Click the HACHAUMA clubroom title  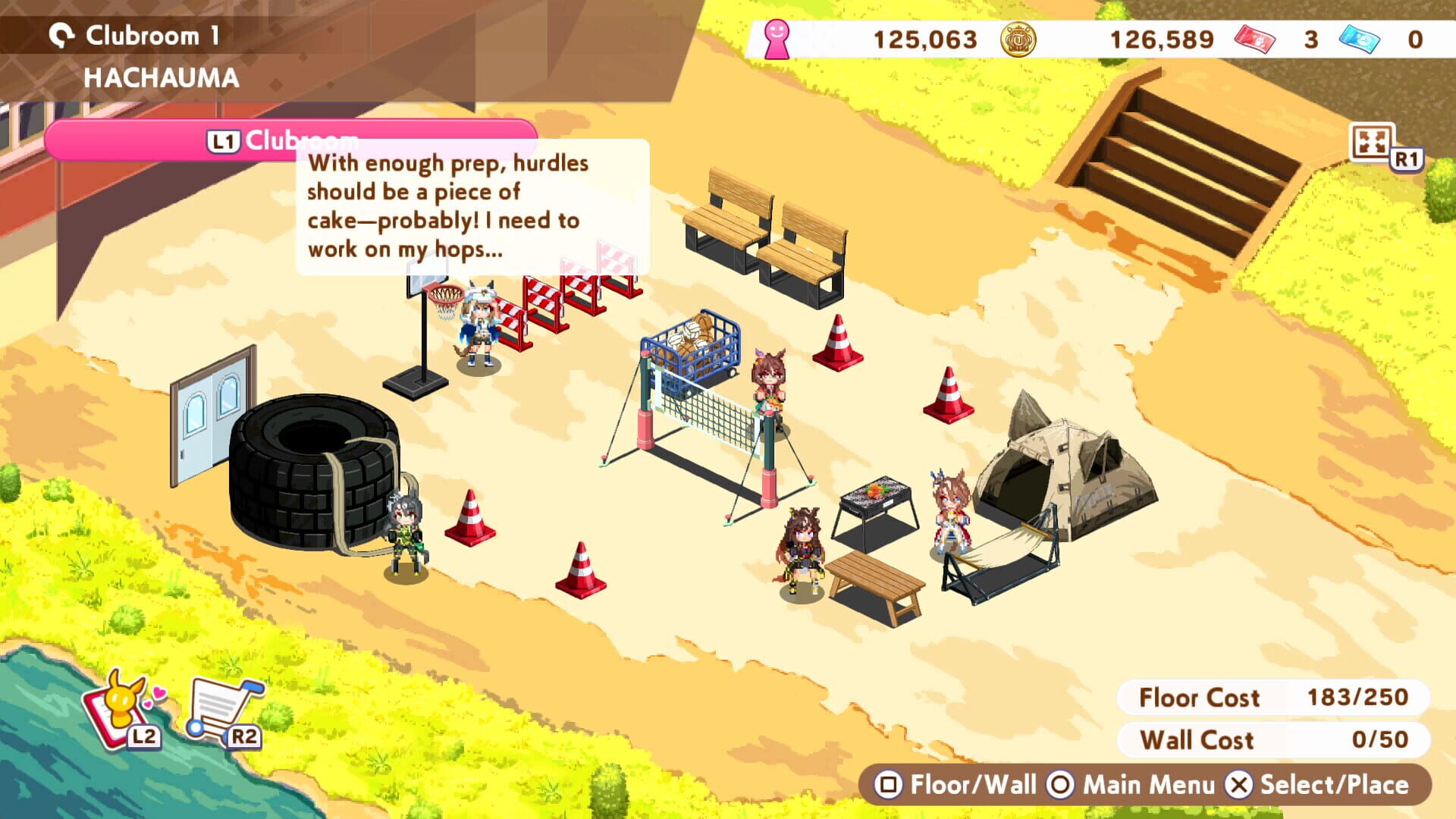[159, 76]
